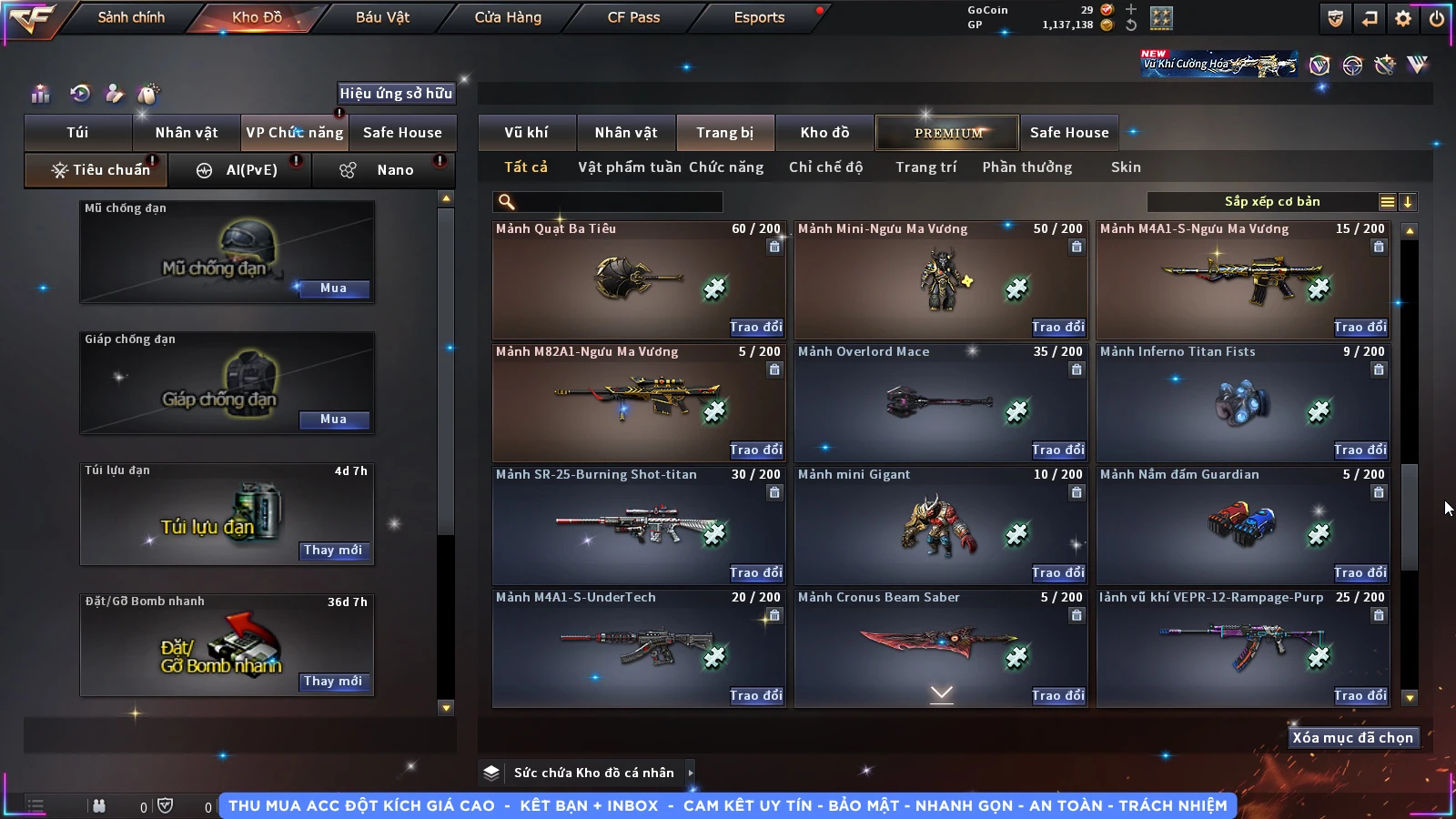Open the Sảnh chính lobby tab
1456x819 pixels.
tap(131, 17)
